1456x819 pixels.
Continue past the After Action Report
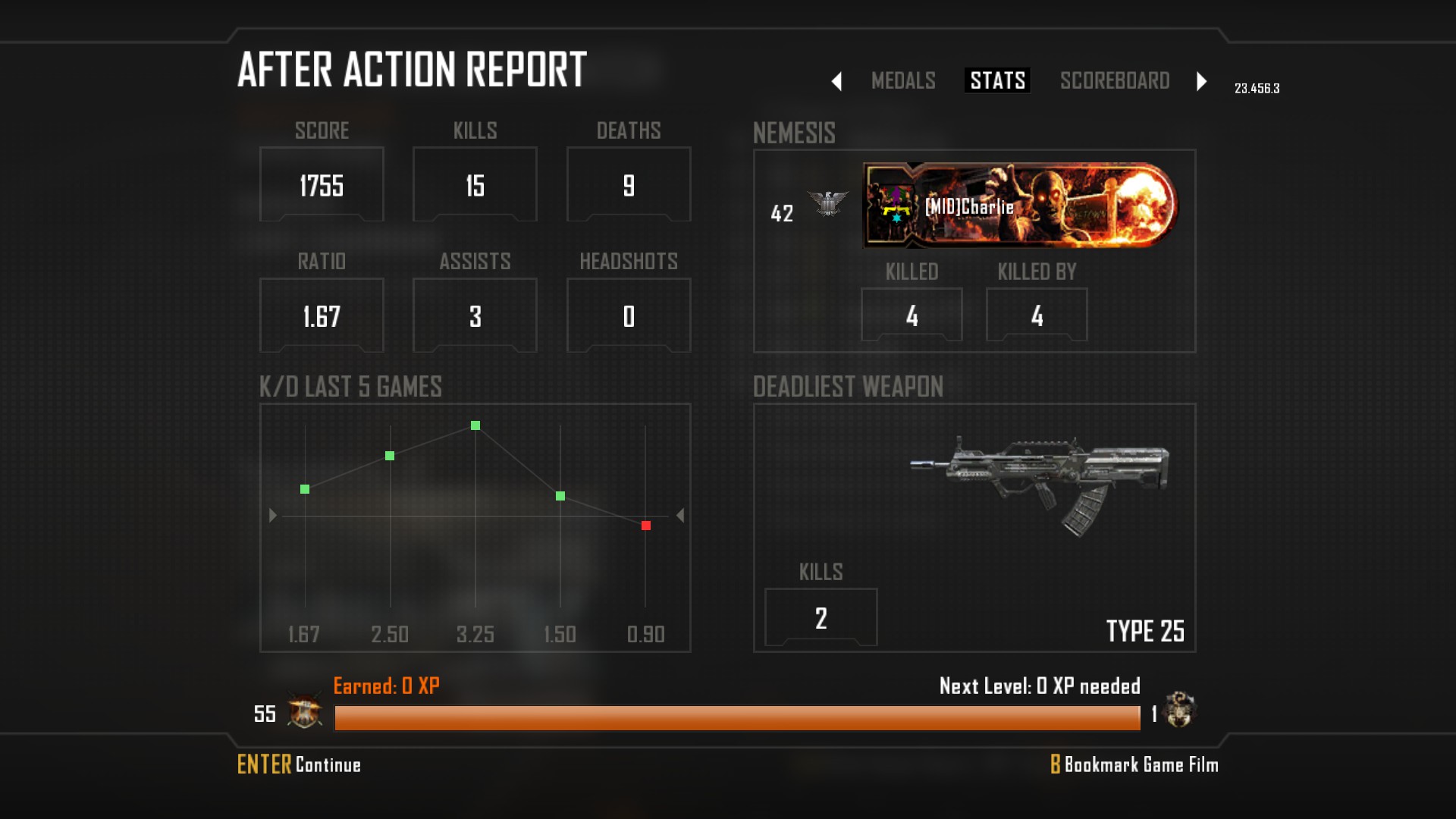[299, 764]
